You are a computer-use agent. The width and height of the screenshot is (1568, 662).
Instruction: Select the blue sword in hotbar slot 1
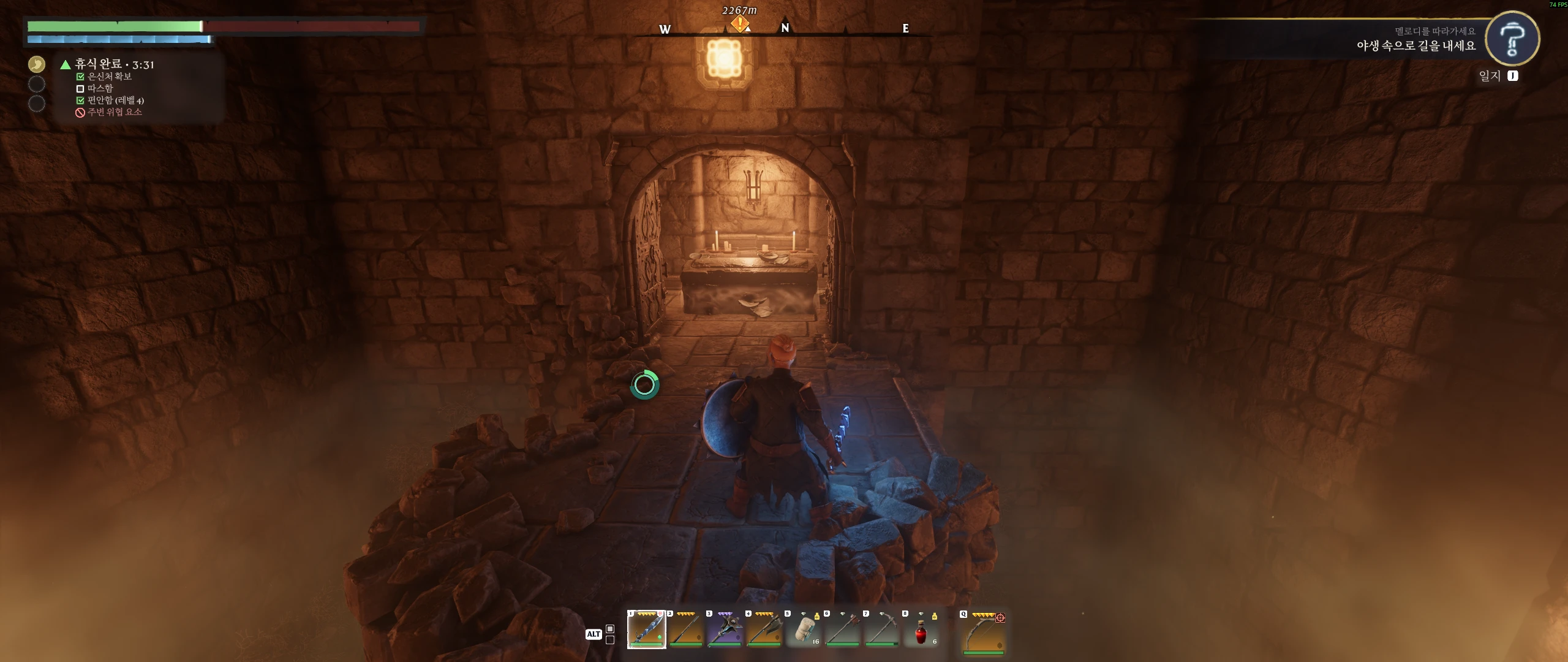coord(646,630)
